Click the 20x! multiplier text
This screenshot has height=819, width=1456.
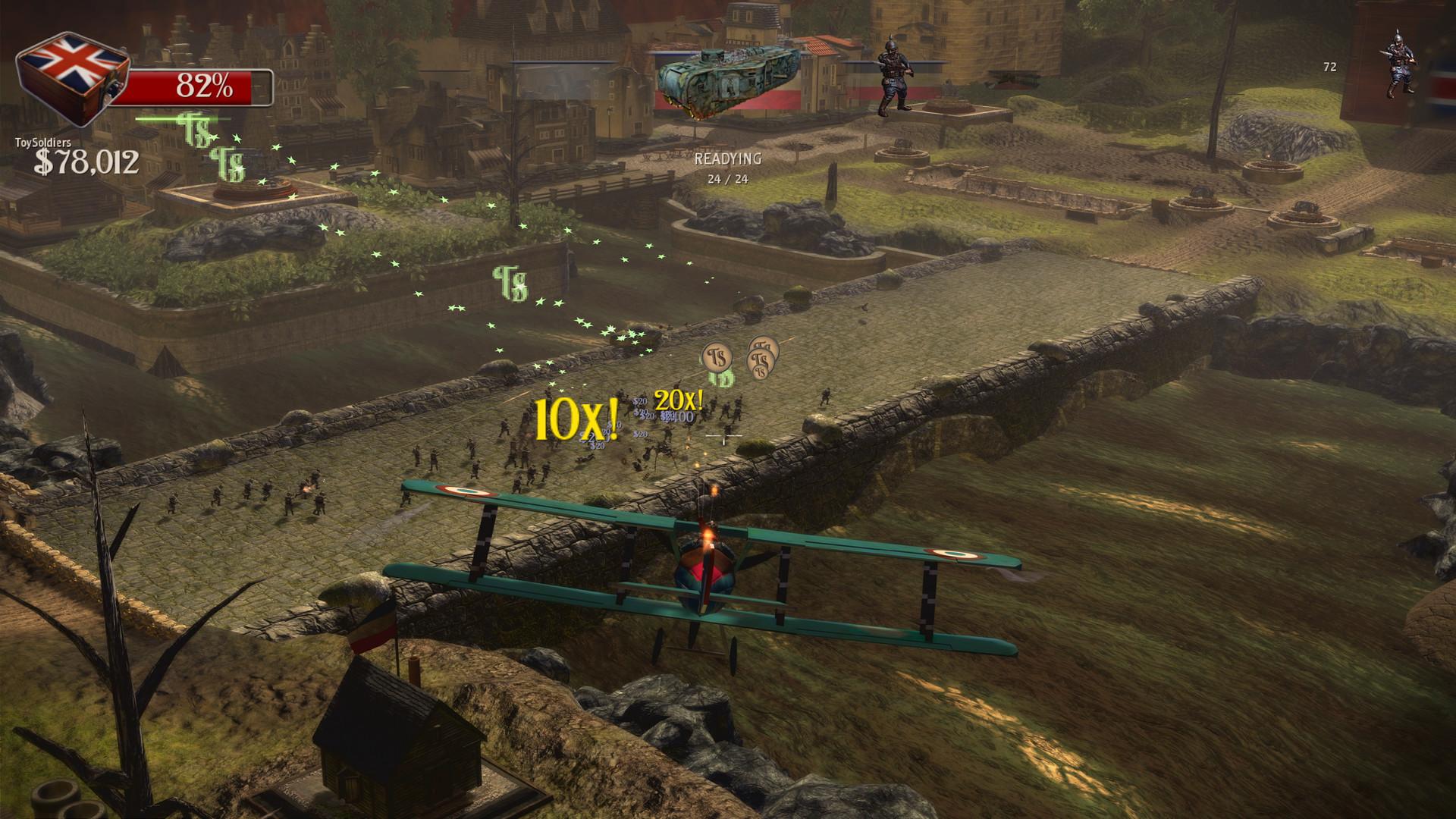click(679, 400)
